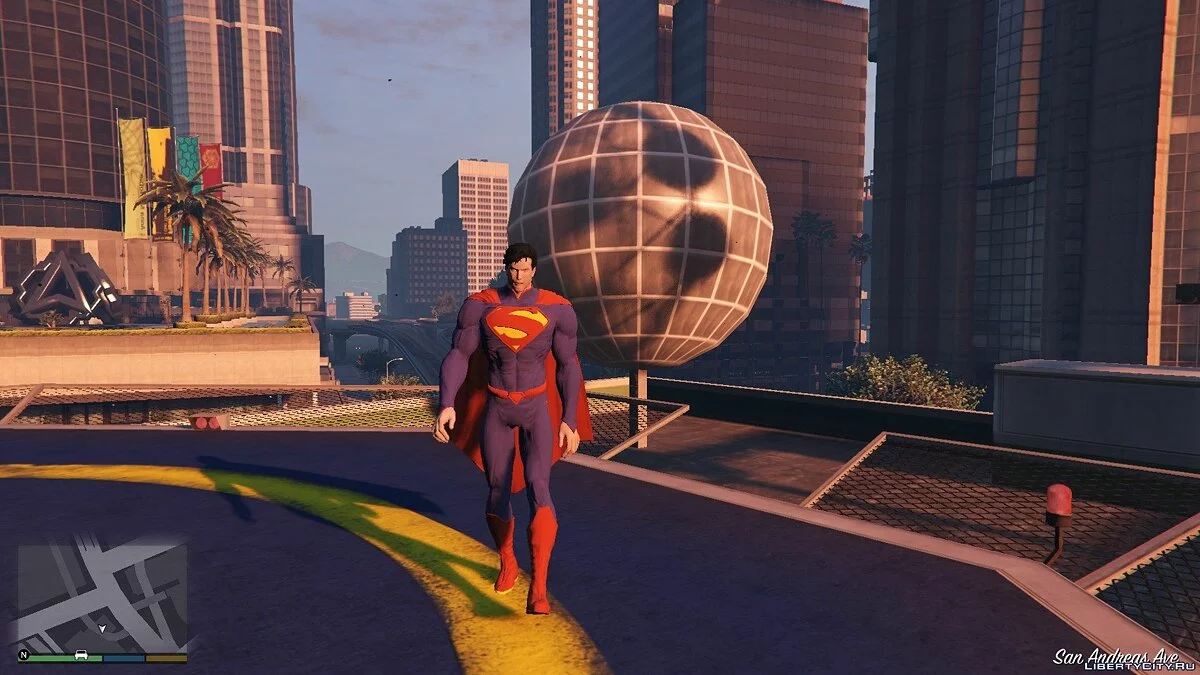Click the minimap in the corner
This screenshot has width=1200, height=675.
102,595
